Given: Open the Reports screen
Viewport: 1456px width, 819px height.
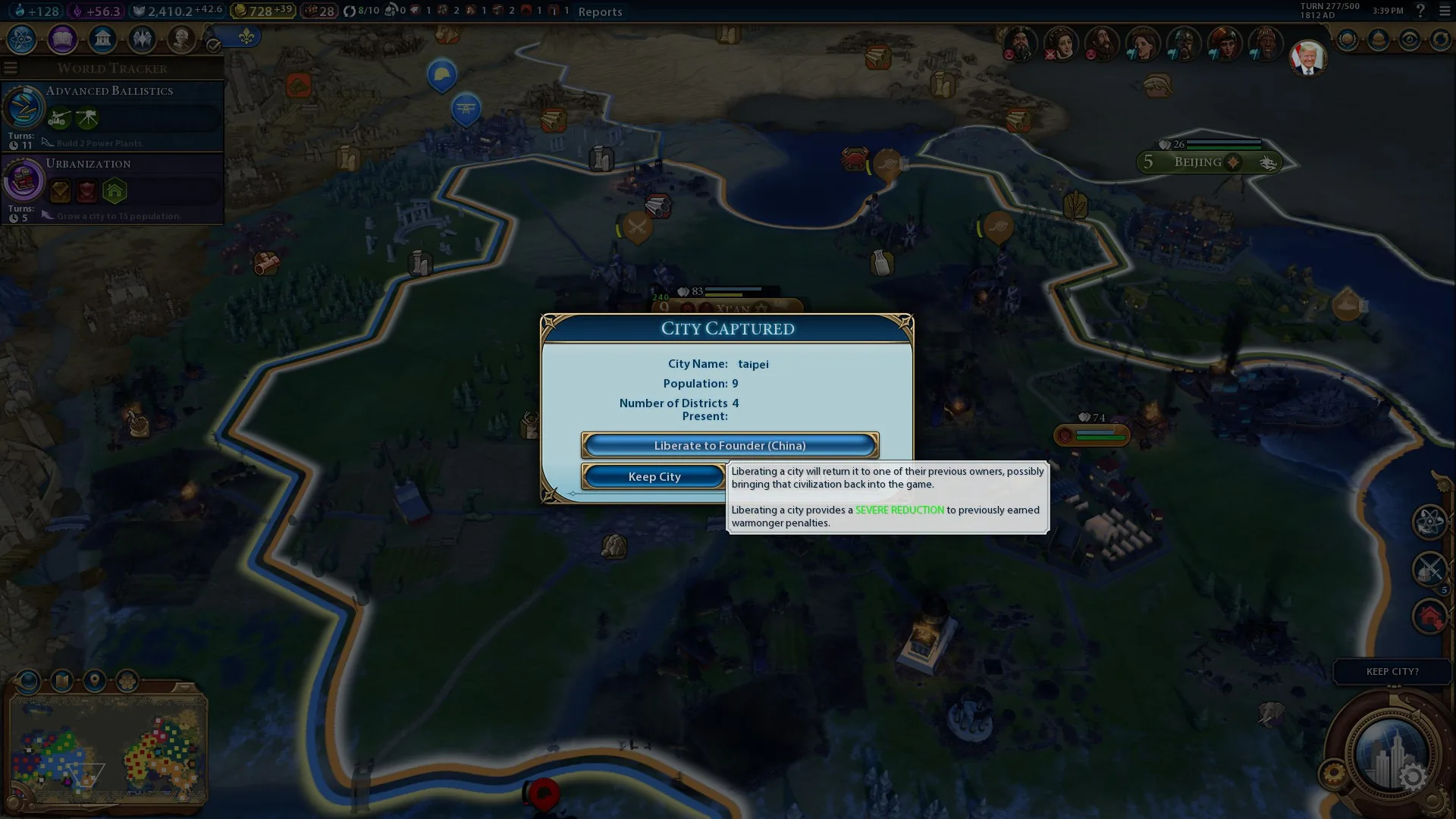Looking at the screenshot, I should click(x=600, y=11).
